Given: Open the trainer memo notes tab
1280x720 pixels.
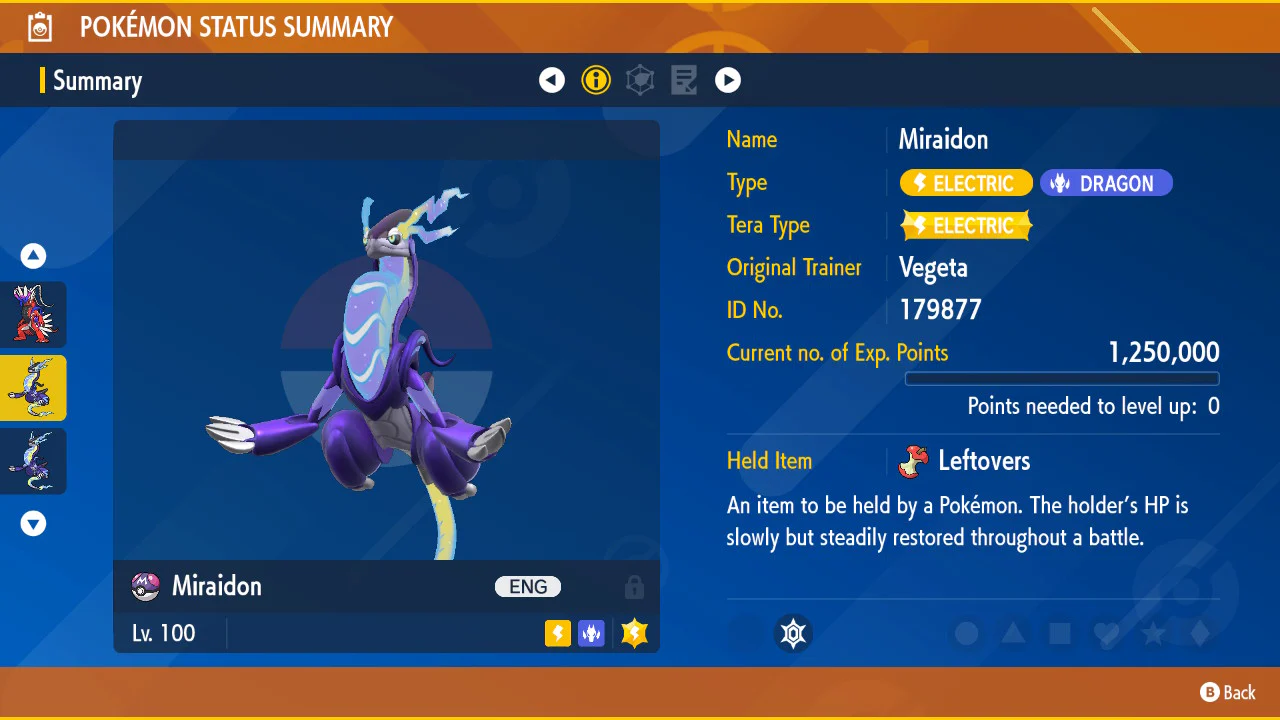Looking at the screenshot, I should (684, 80).
